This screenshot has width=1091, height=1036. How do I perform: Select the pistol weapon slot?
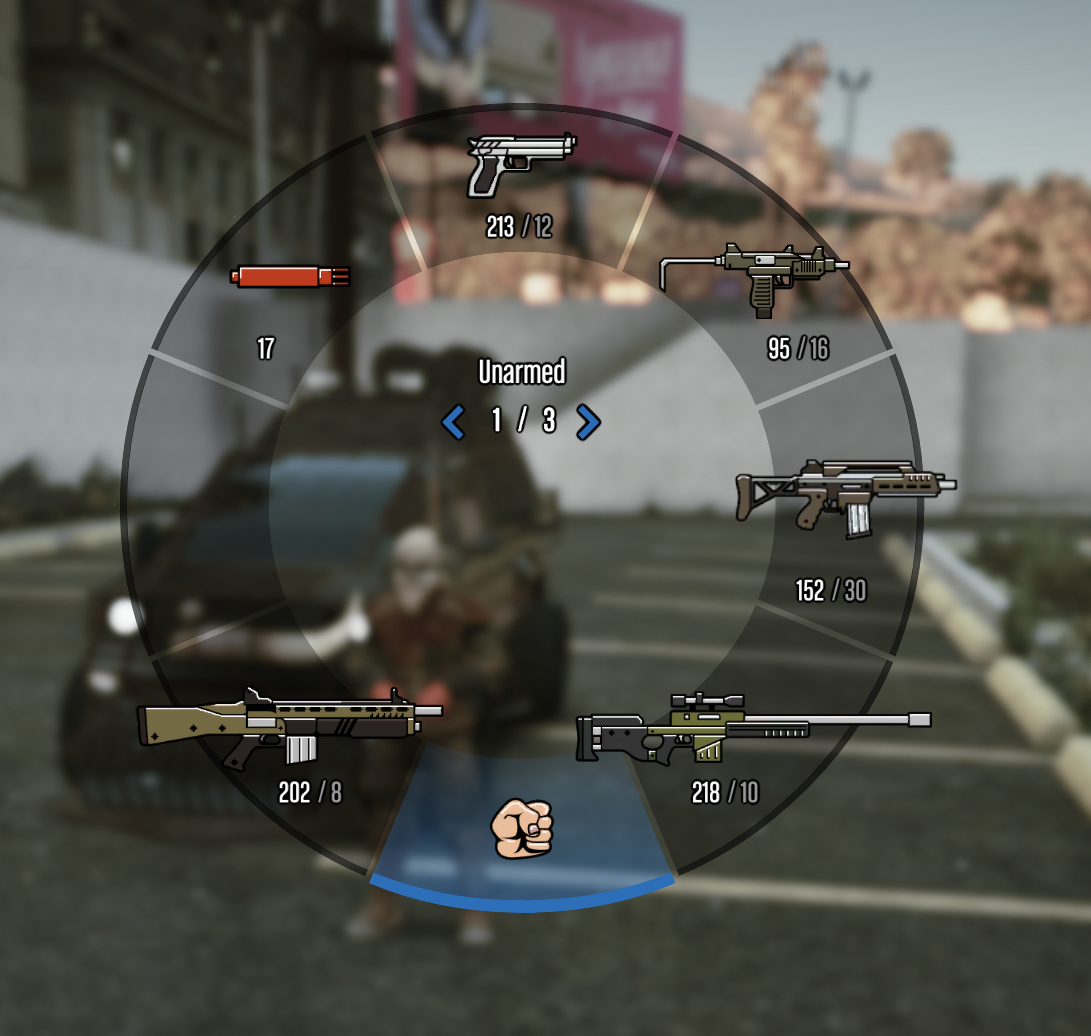tap(521, 166)
